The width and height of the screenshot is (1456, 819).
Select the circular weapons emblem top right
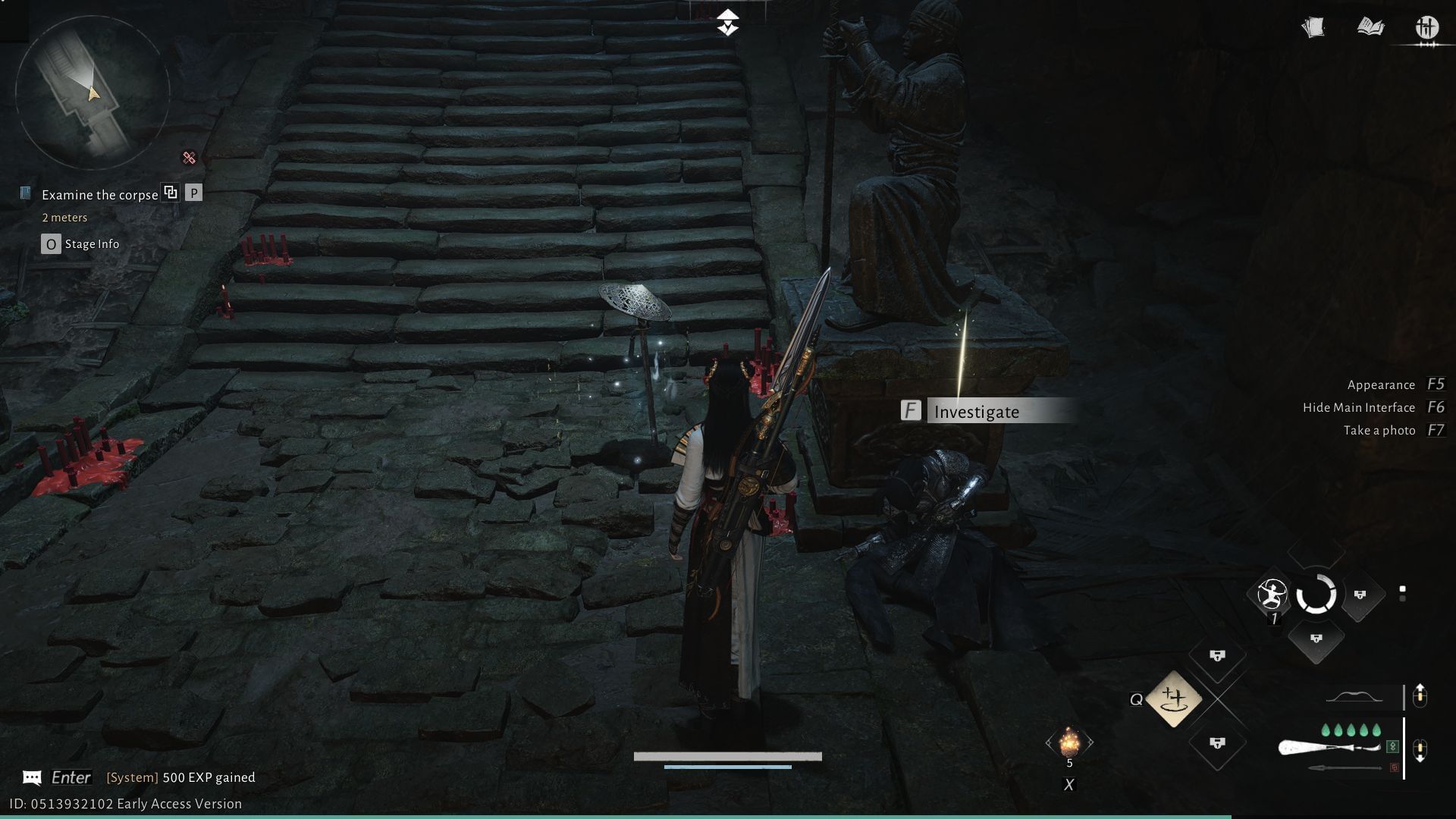1427,27
